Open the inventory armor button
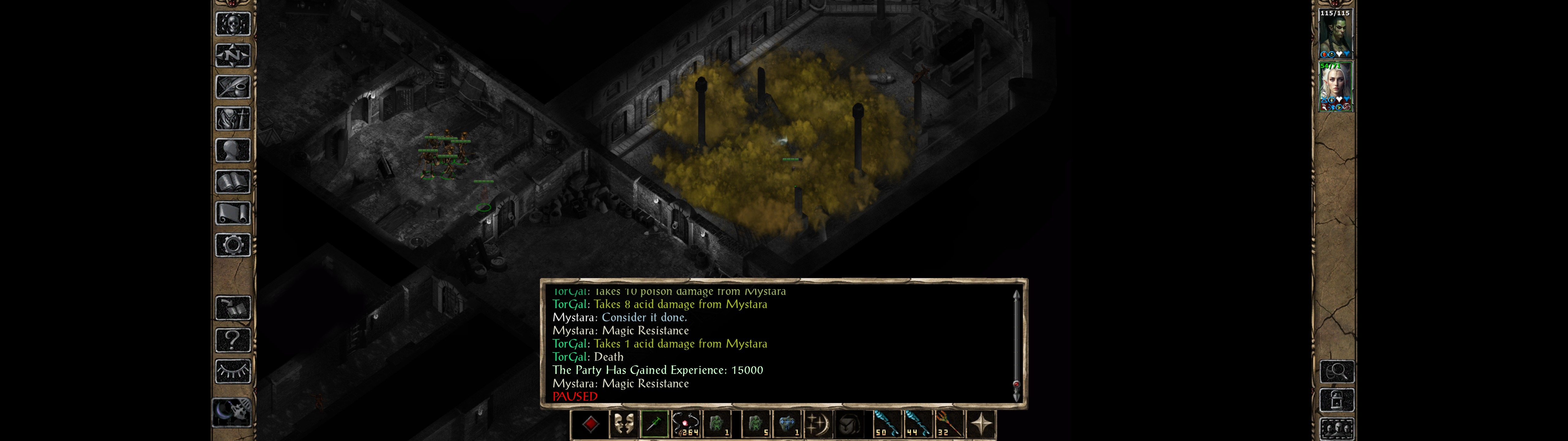The height and width of the screenshot is (441, 1568). coord(232,118)
